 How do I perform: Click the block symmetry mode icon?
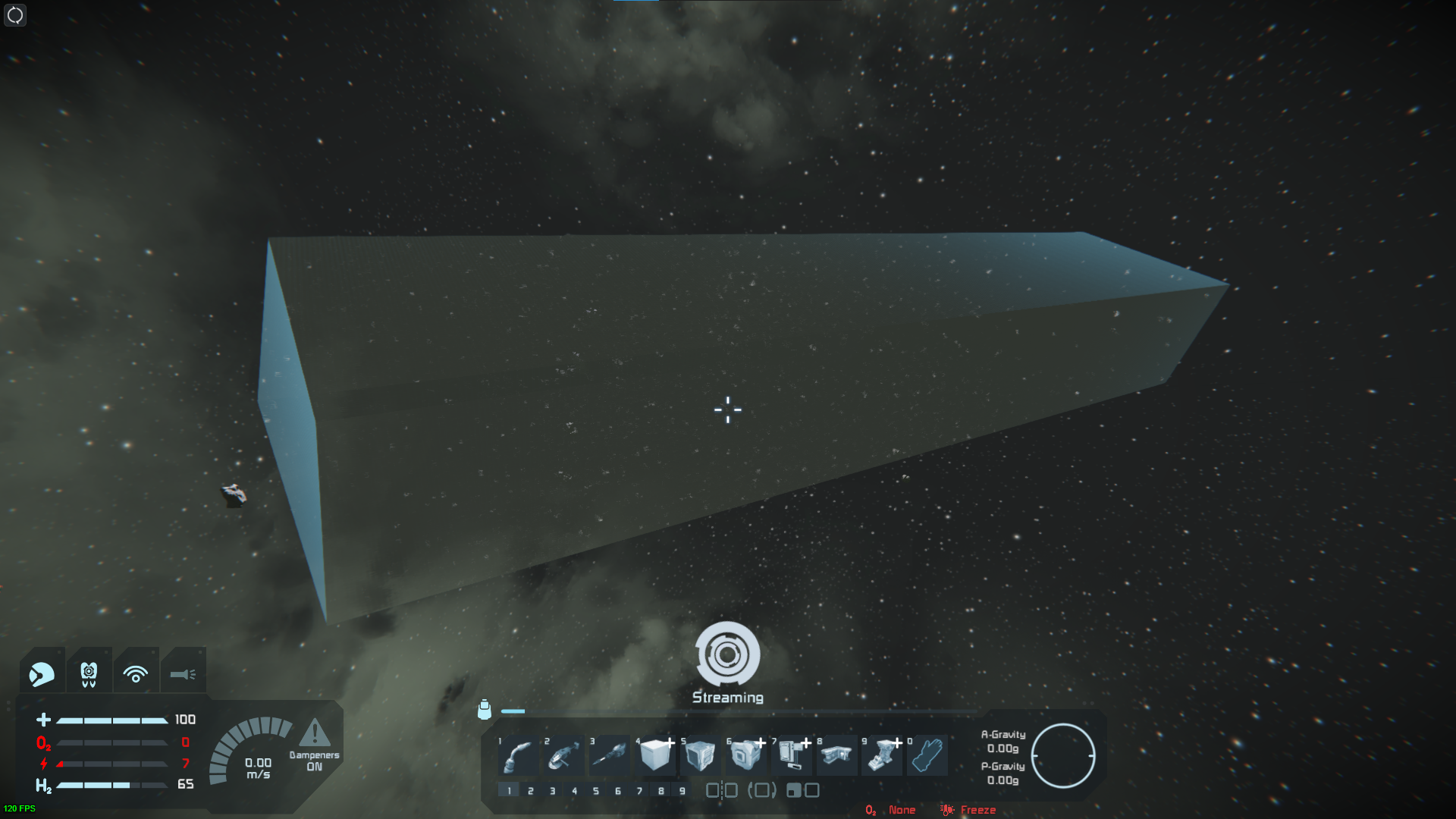coord(722,791)
